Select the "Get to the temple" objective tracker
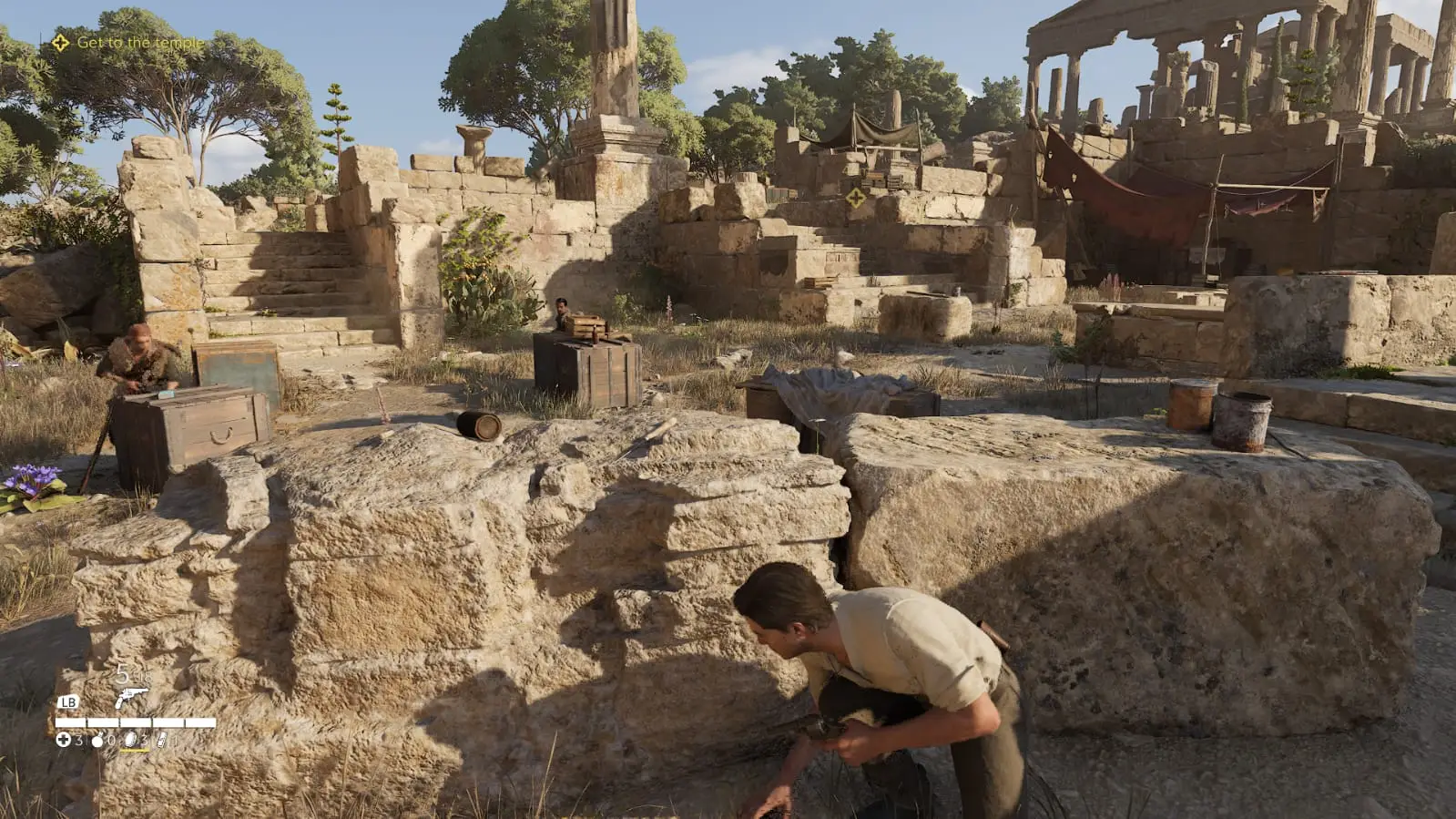This screenshot has width=1456, height=819. pos(128,43)
